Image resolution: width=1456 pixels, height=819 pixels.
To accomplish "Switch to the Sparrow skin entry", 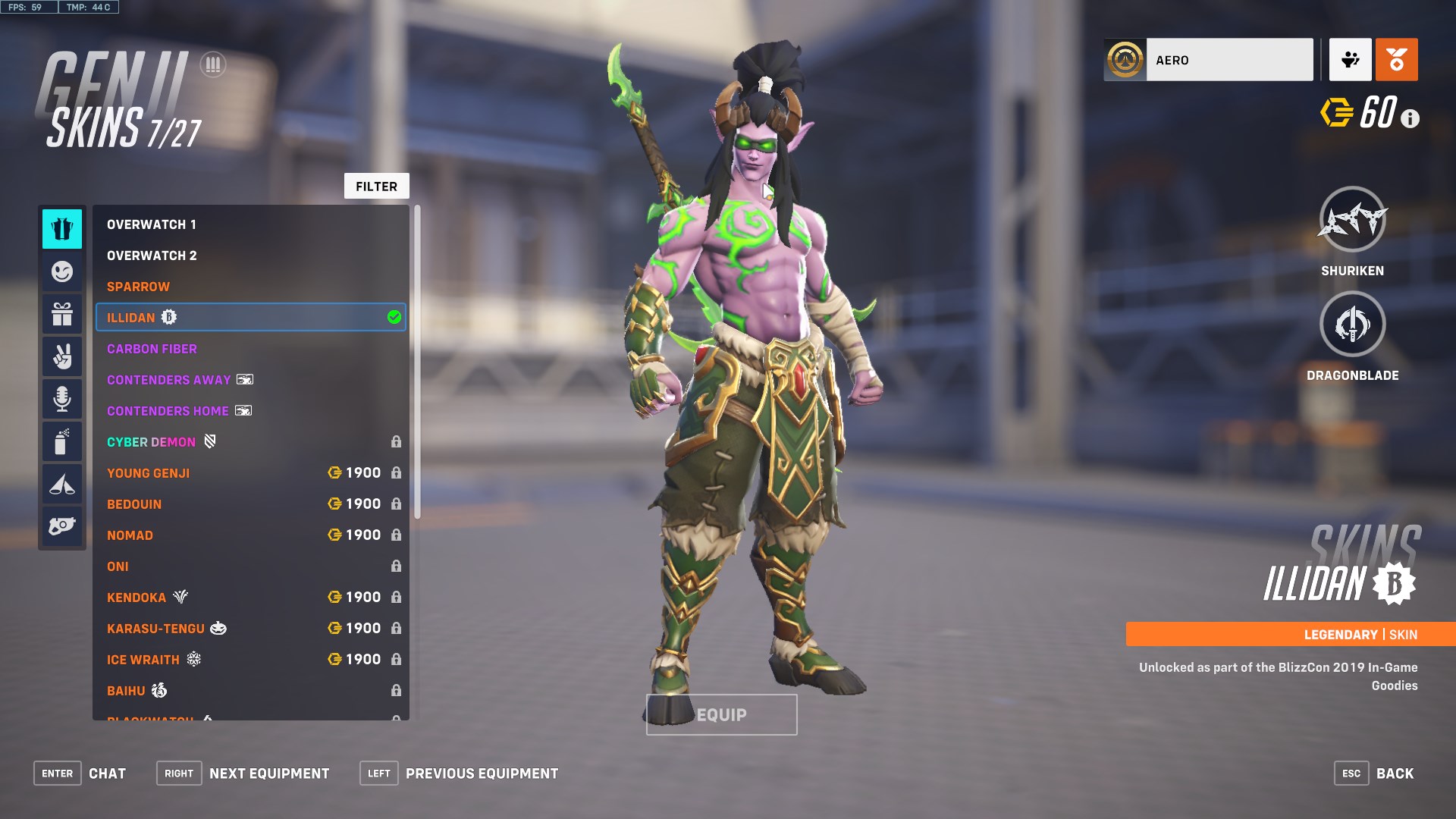I will [139, 287].
